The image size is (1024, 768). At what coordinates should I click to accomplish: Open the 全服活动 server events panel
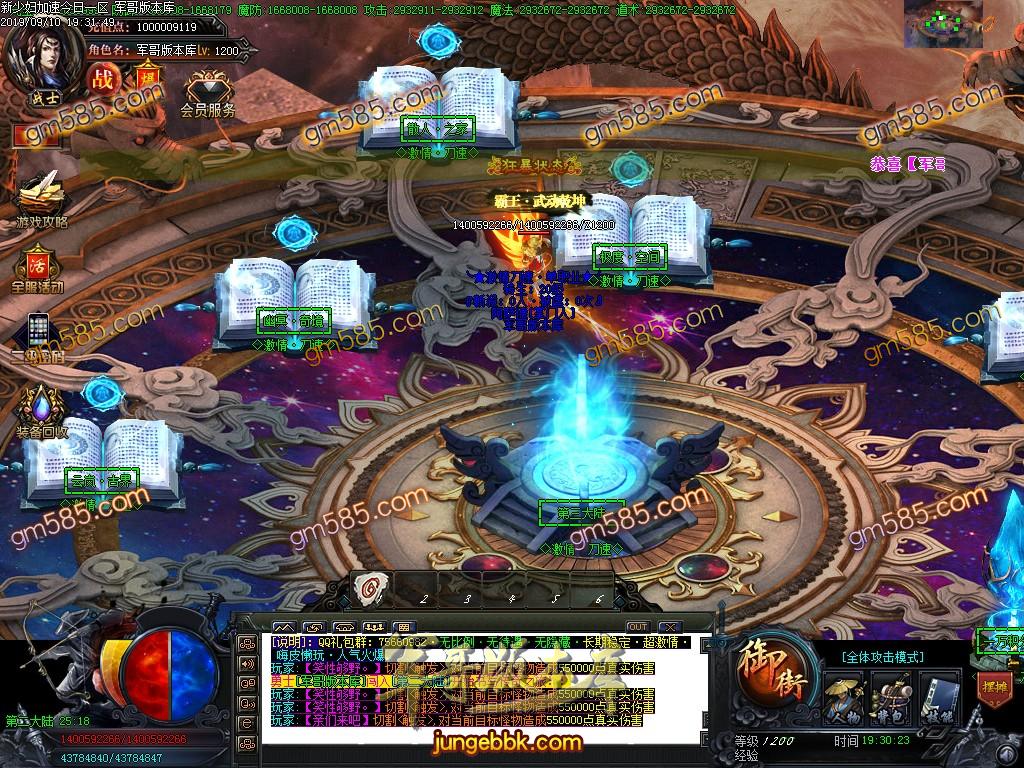pos(38,267)
